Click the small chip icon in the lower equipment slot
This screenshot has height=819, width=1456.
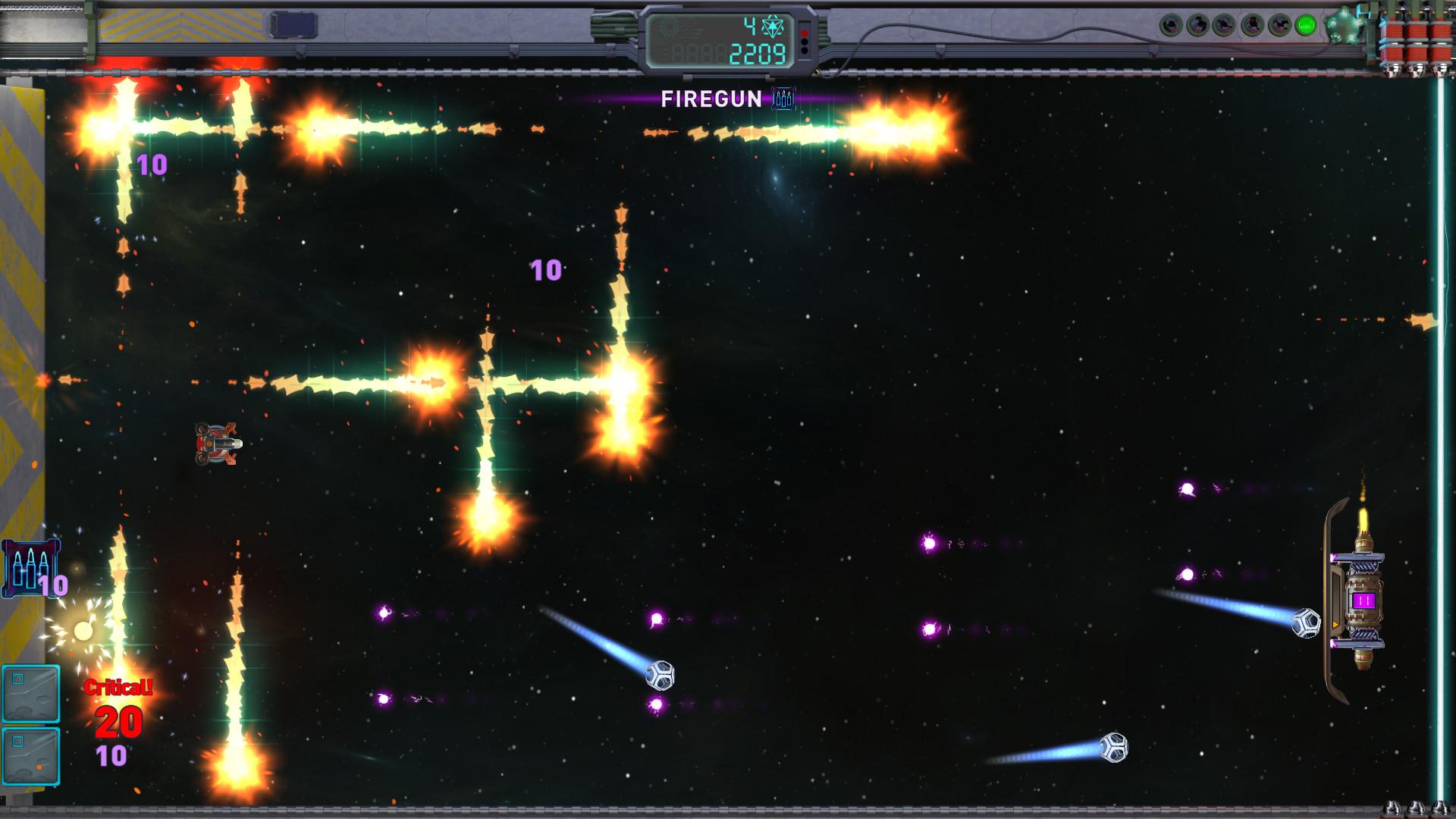pos(17,742)
